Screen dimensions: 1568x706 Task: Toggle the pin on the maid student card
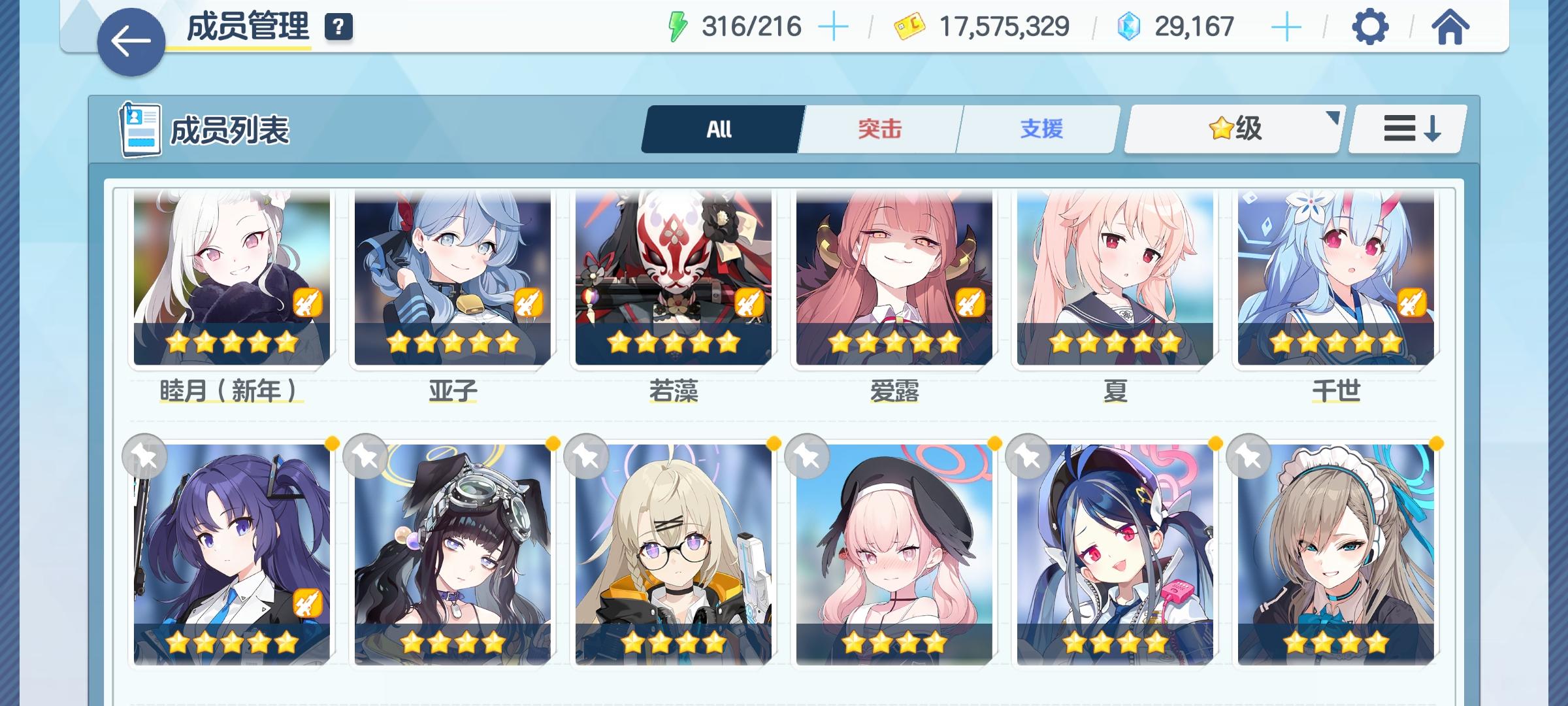tap(1249, 458)
